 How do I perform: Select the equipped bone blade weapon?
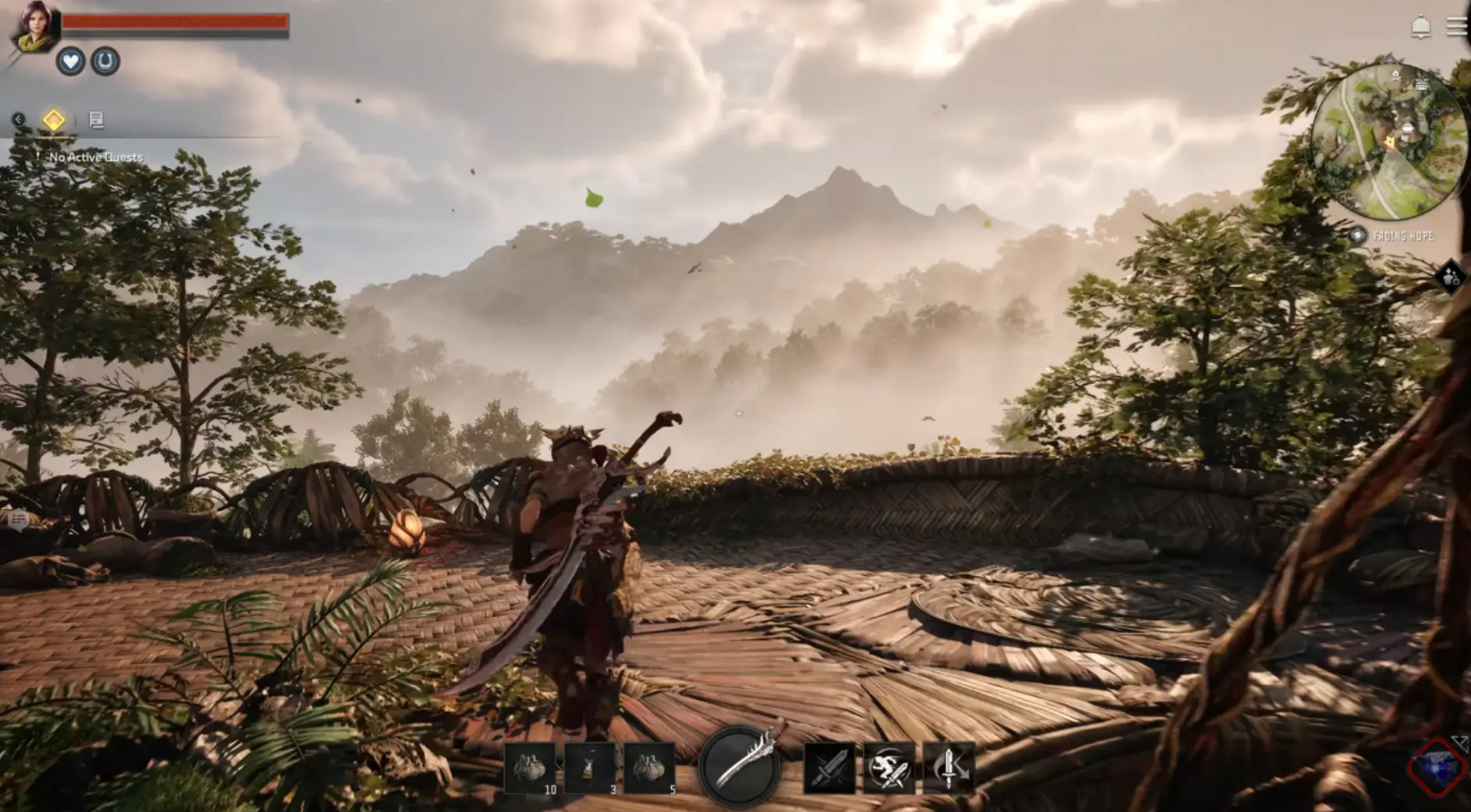pos(741,764)
